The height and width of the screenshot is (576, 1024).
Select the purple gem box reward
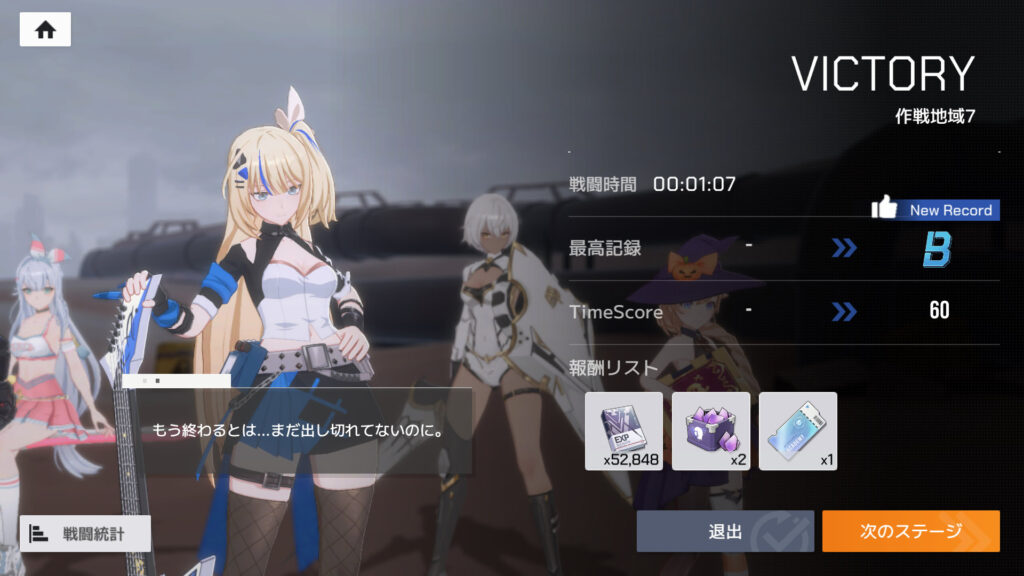pos(710,431)
